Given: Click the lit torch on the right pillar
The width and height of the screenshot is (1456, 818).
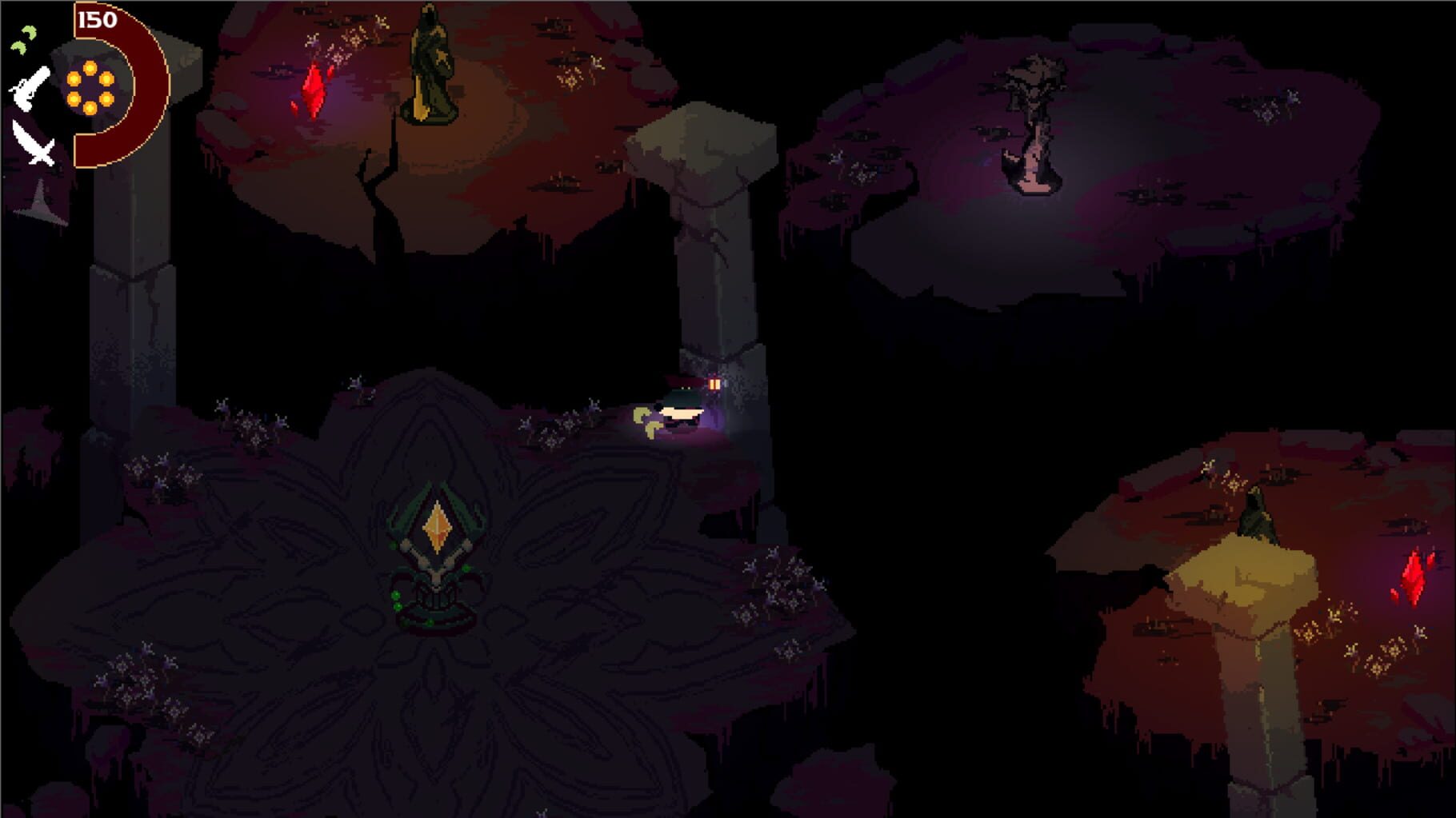Looking at the screenshot, I should (x=714, y=385).
